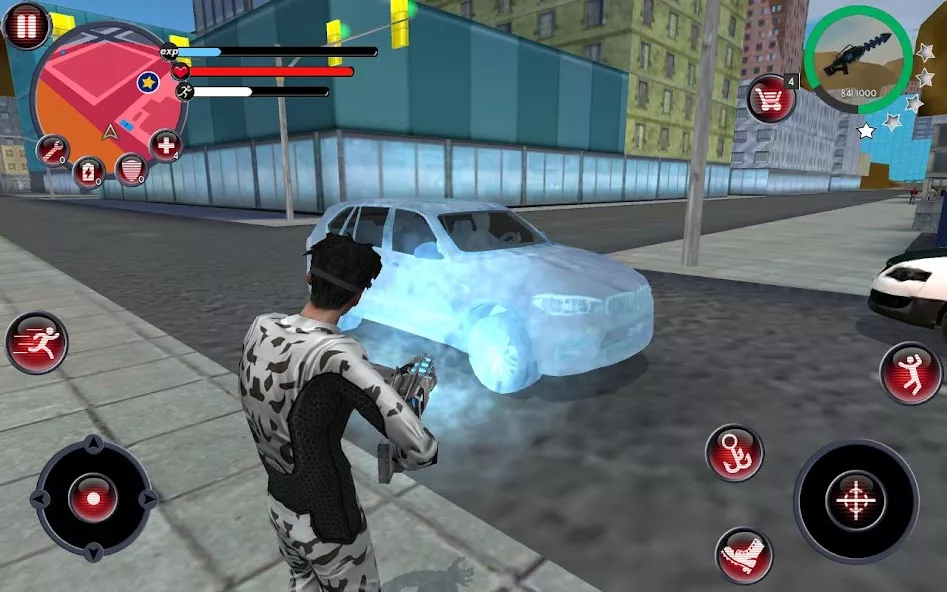Use the wrench repair item
The width and height of the screenshot is (947, 592).
click(52, 151)
